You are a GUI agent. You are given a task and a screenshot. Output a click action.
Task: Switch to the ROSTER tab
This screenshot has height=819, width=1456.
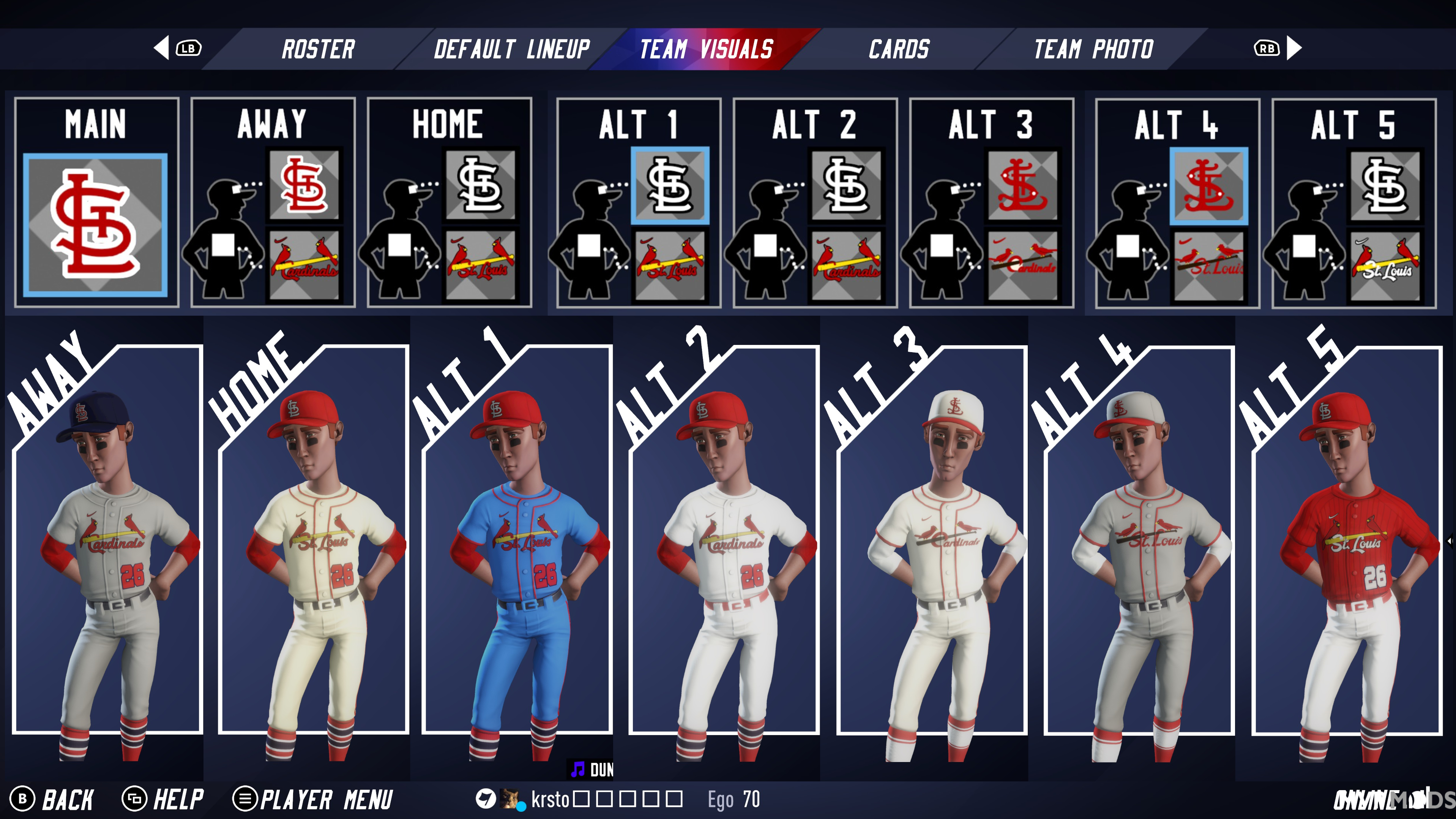[x=318, y=49]
